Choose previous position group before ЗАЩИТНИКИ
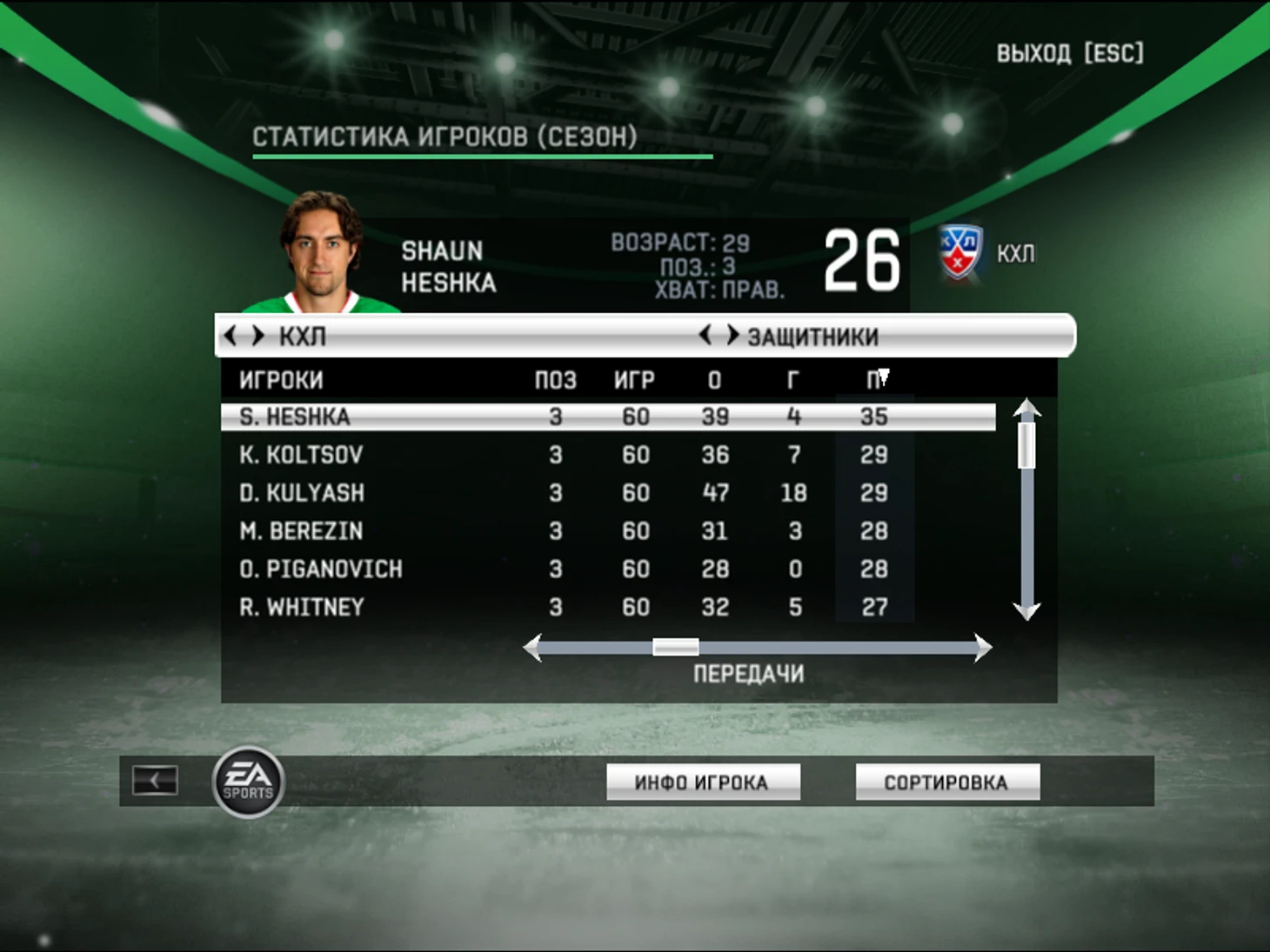 (705, 335)
